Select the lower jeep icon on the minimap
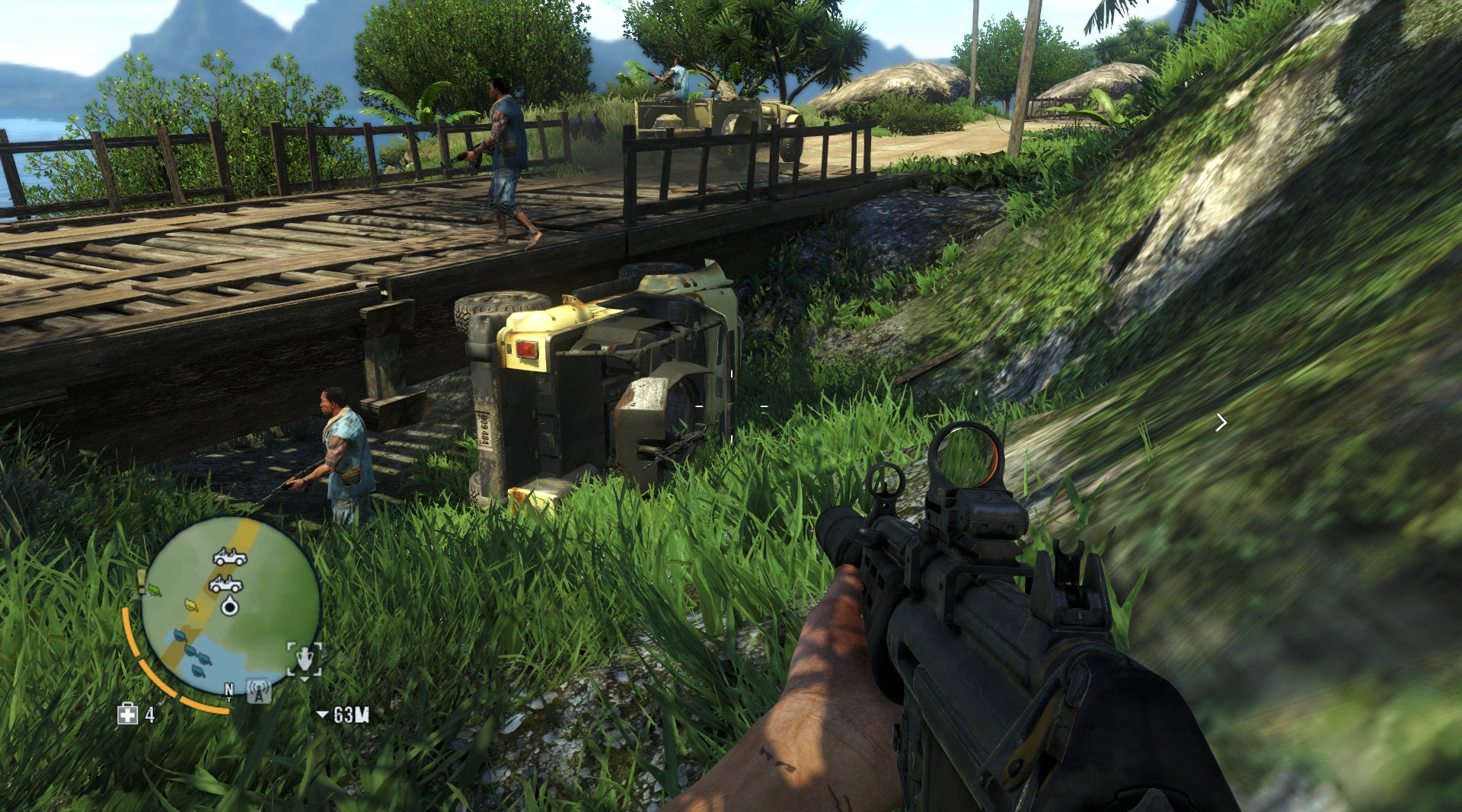1462x812 pixels. tap(226, 584)
